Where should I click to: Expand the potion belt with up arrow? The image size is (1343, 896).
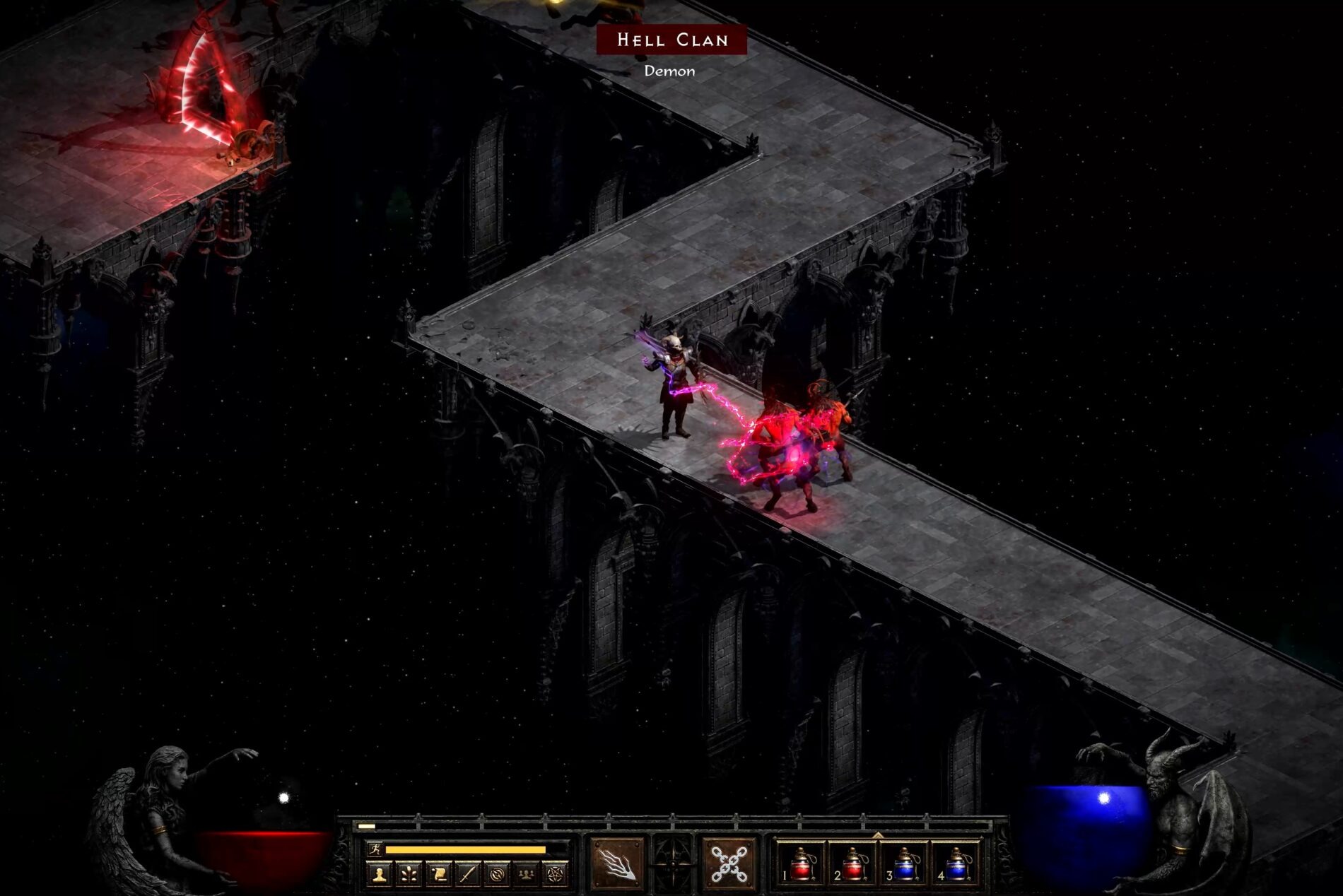click(876, 835)
